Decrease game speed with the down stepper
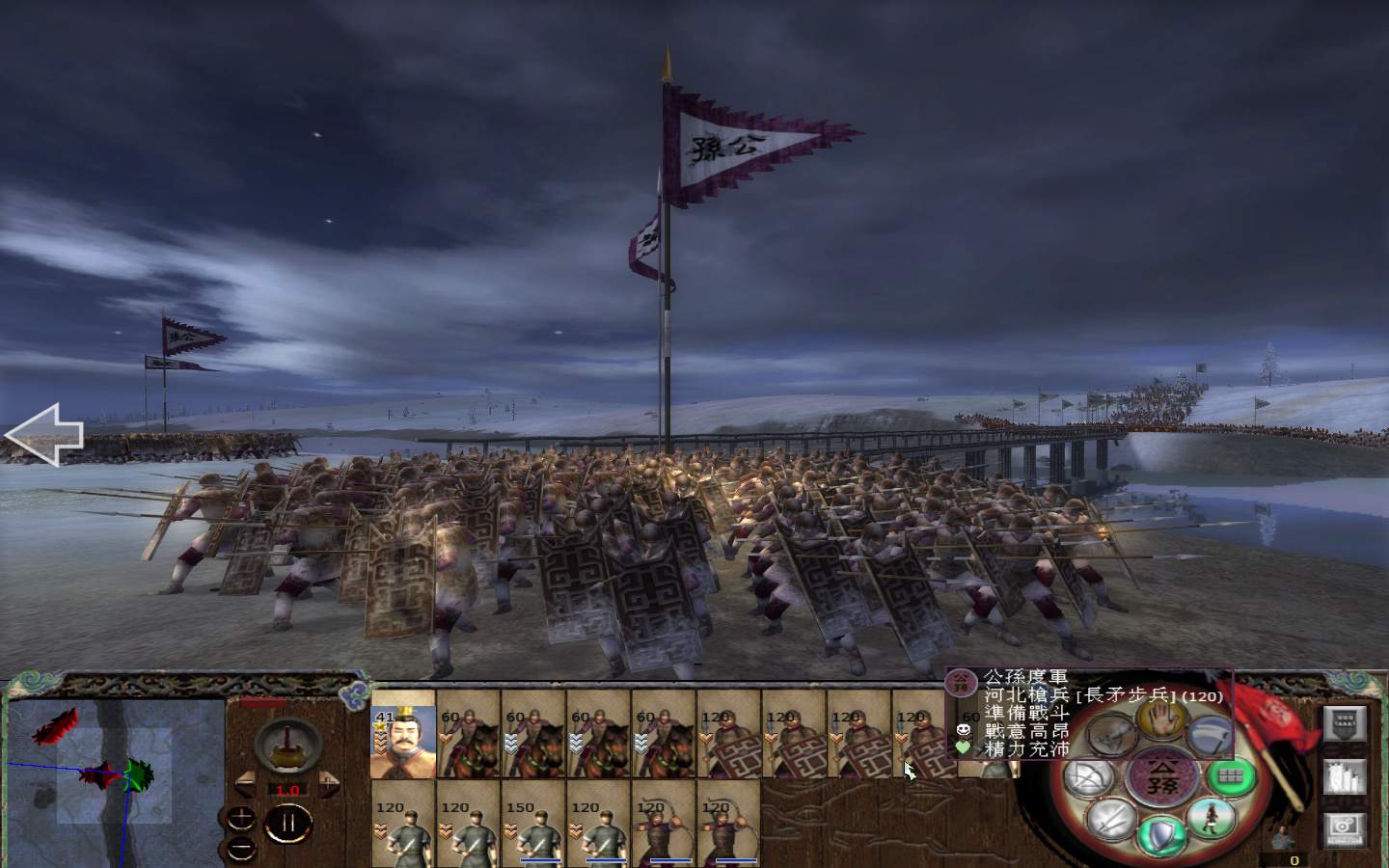The image size is (1389, 868). point(241,849)
